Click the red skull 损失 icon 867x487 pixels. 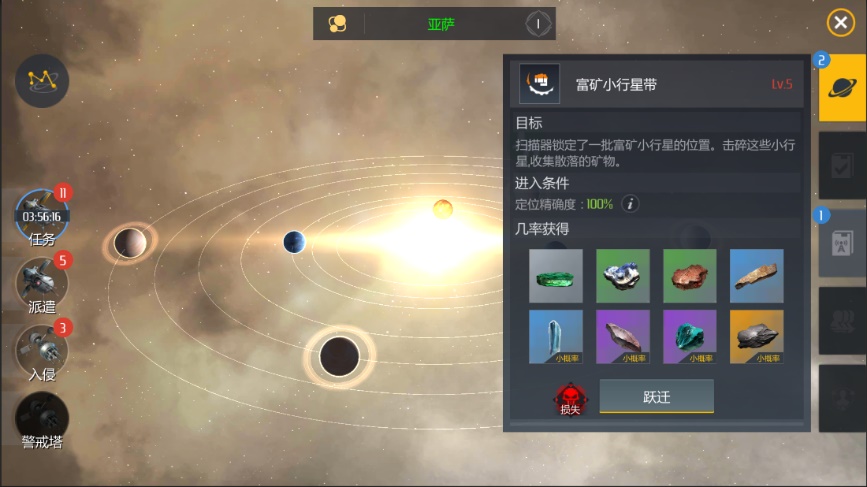570,398
